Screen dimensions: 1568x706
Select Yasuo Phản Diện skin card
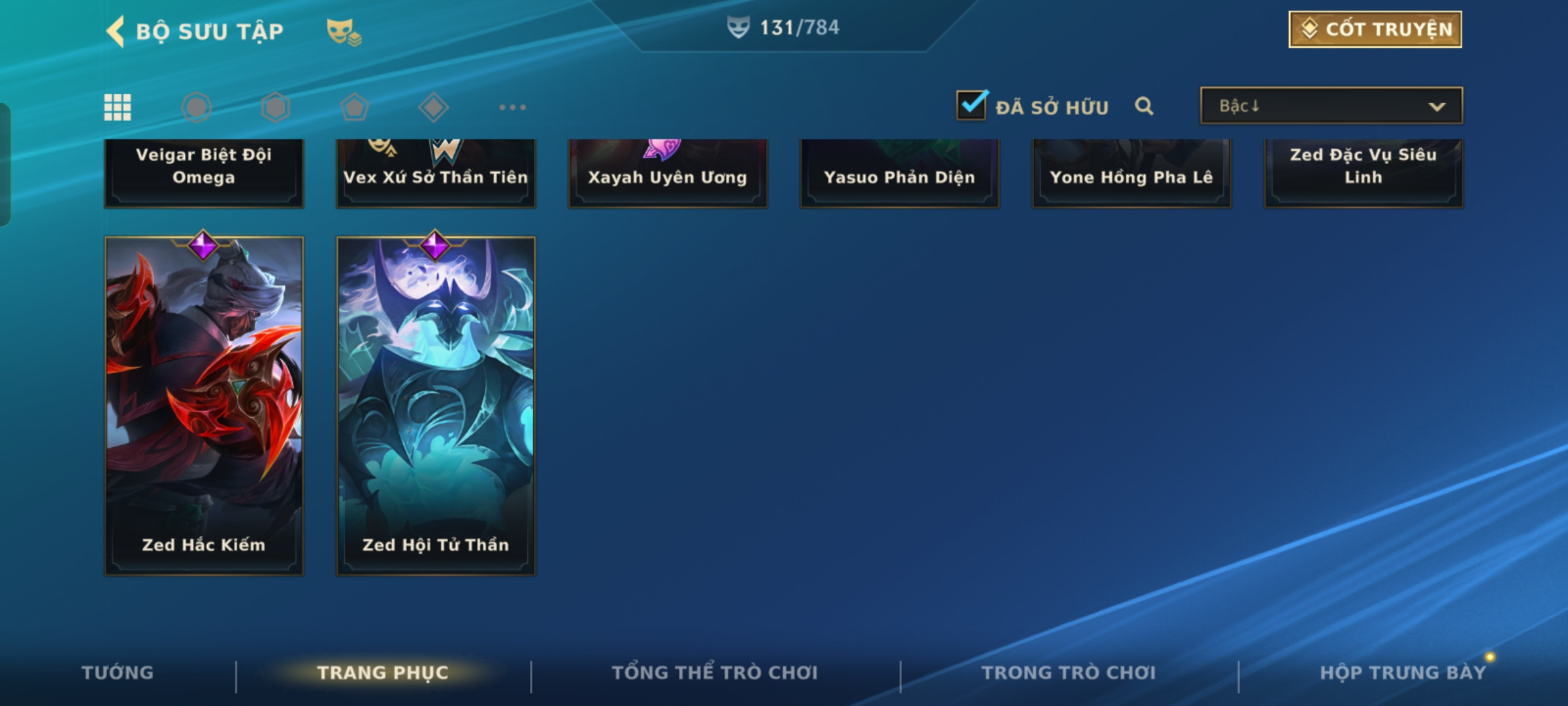click(899, 174)
